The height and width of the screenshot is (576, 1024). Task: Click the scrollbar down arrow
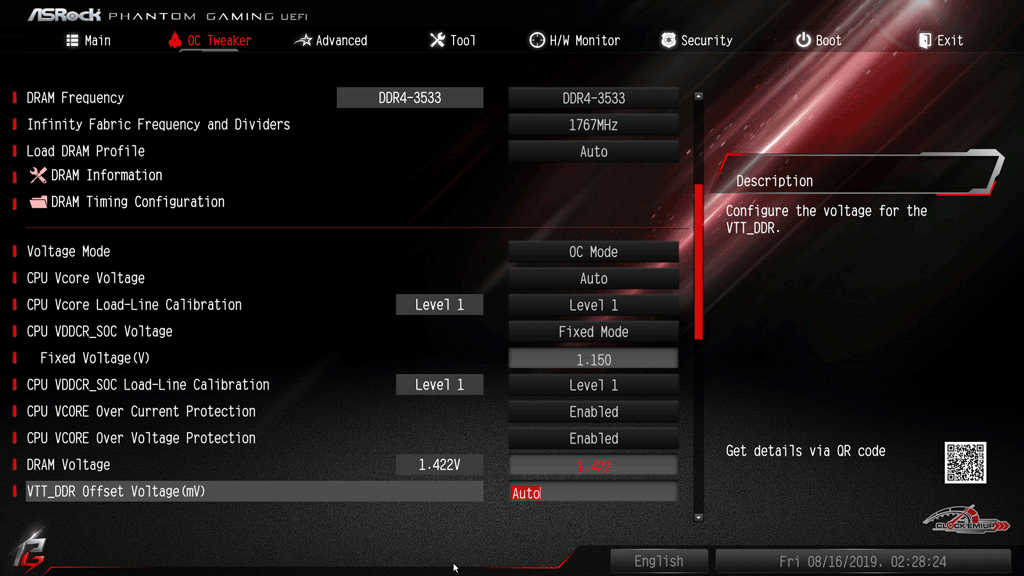click(x=698, y=517)
